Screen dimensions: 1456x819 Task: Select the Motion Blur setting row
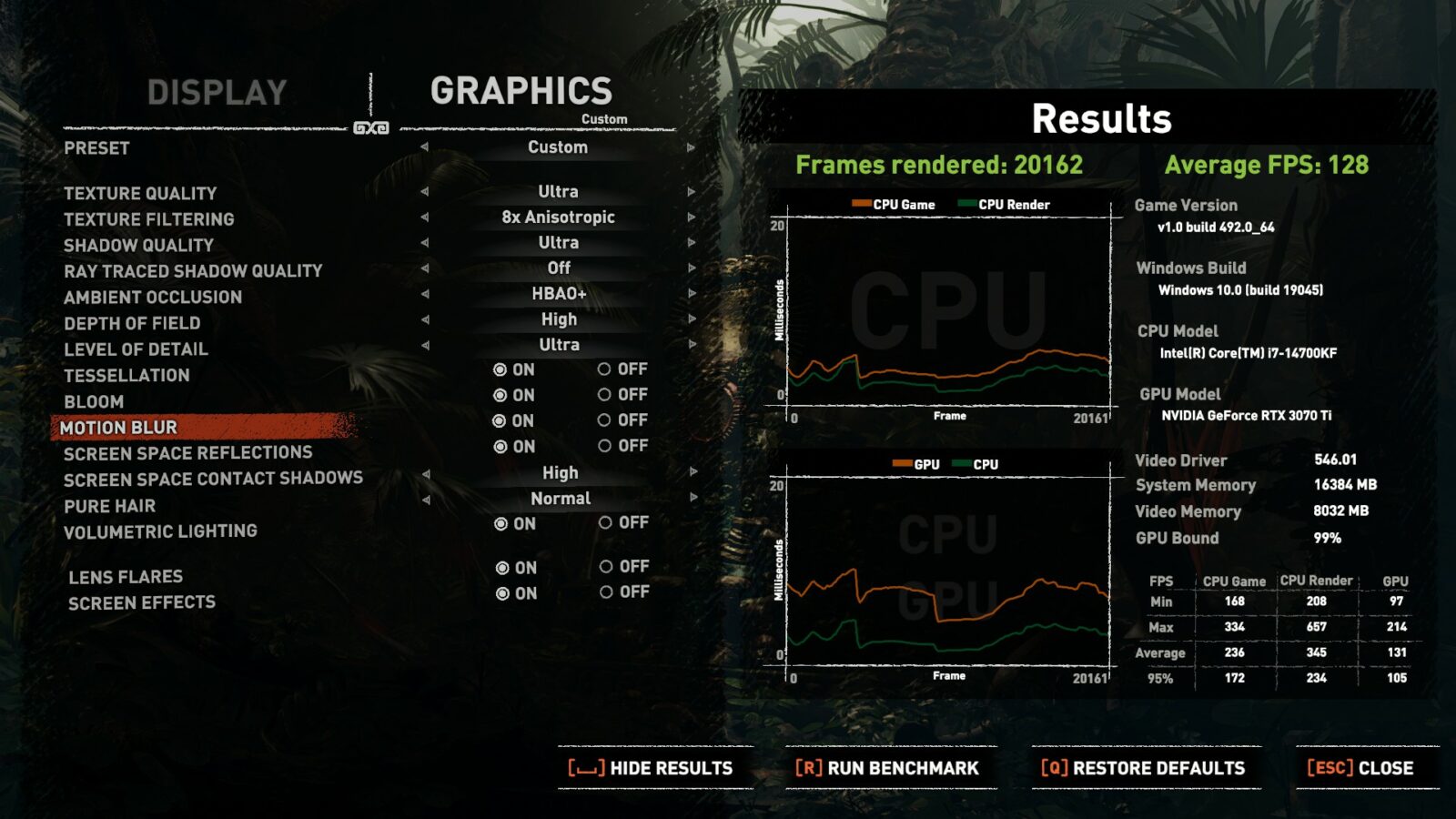[x=118, y=428]
